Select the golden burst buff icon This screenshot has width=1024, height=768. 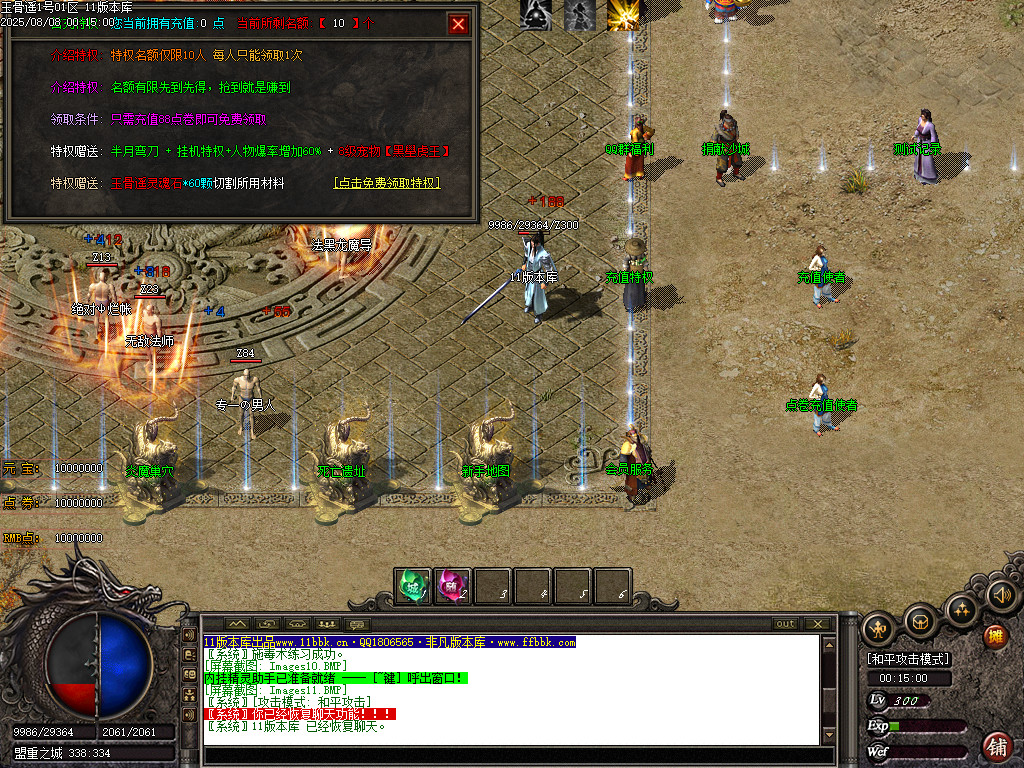coord(624,15)
